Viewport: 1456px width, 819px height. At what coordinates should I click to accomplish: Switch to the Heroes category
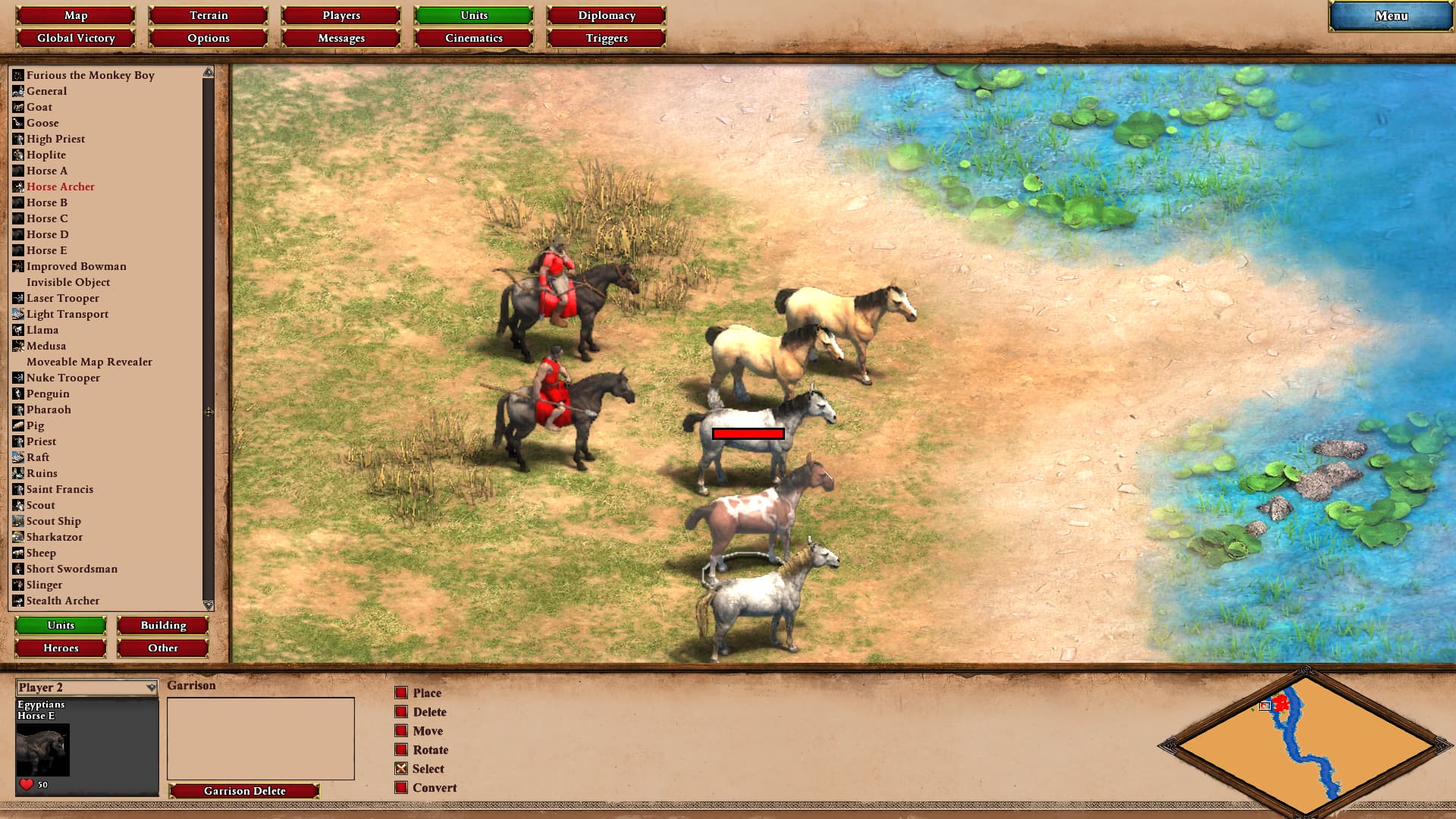tap(61, 648)
